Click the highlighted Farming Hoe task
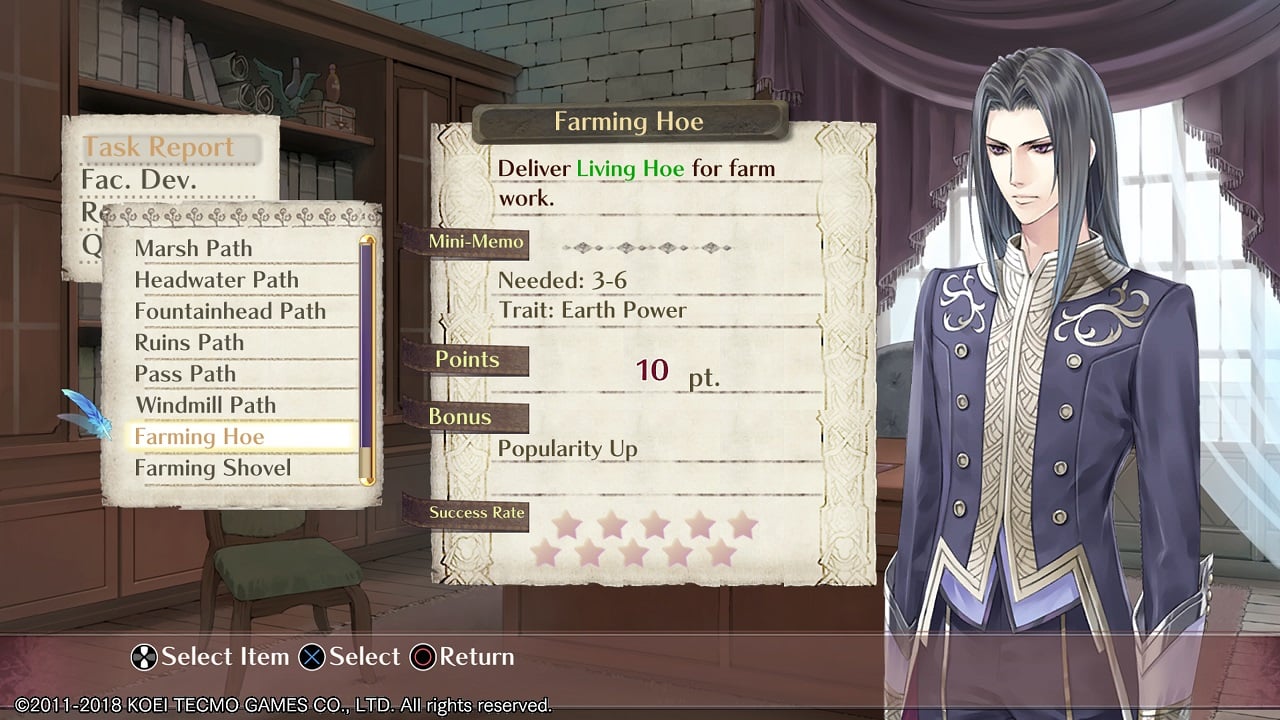The width and height of the screenshot is (1280, 720). point(199,437)
